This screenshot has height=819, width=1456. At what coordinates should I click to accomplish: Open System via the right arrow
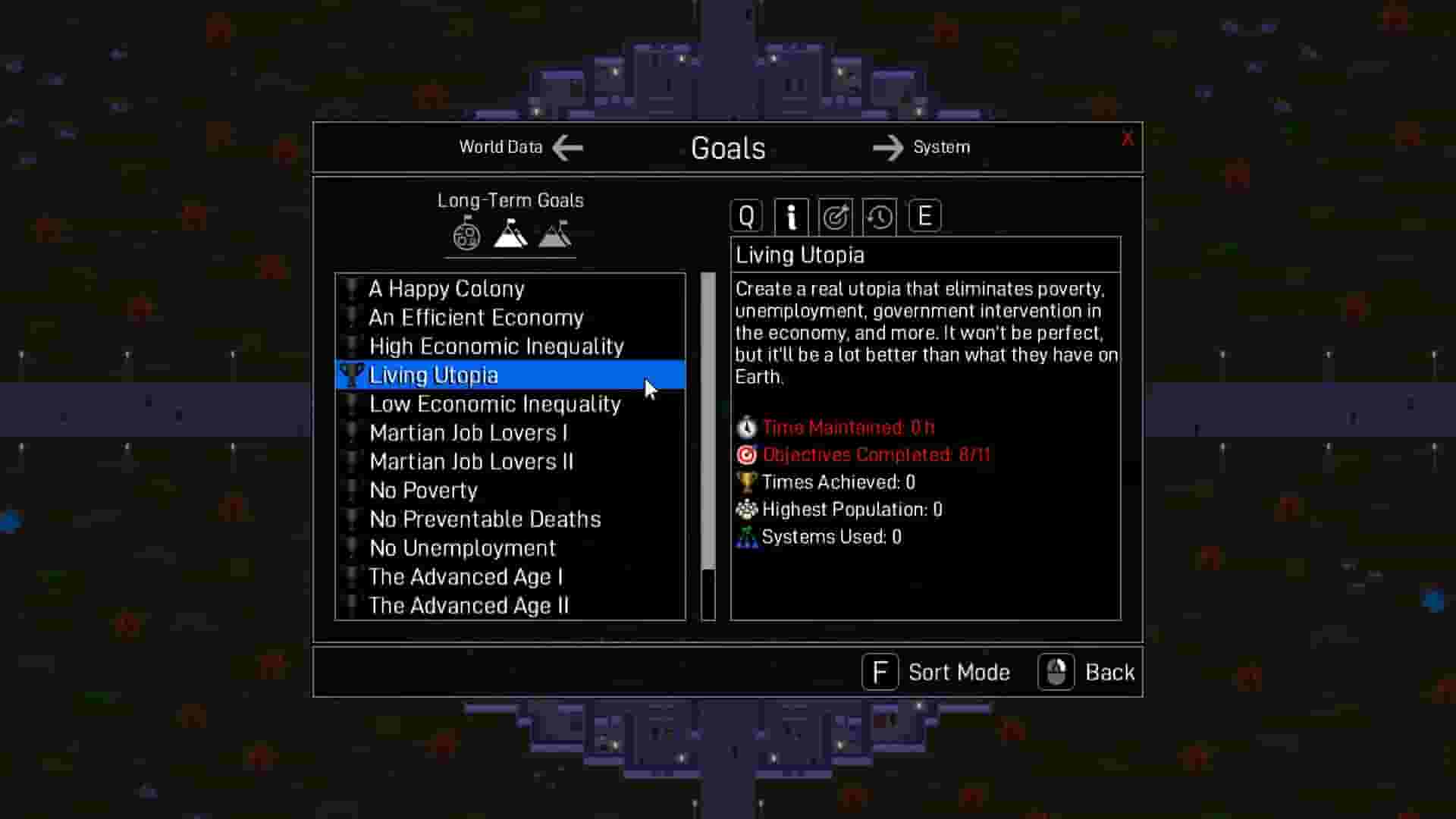[887, 147]
